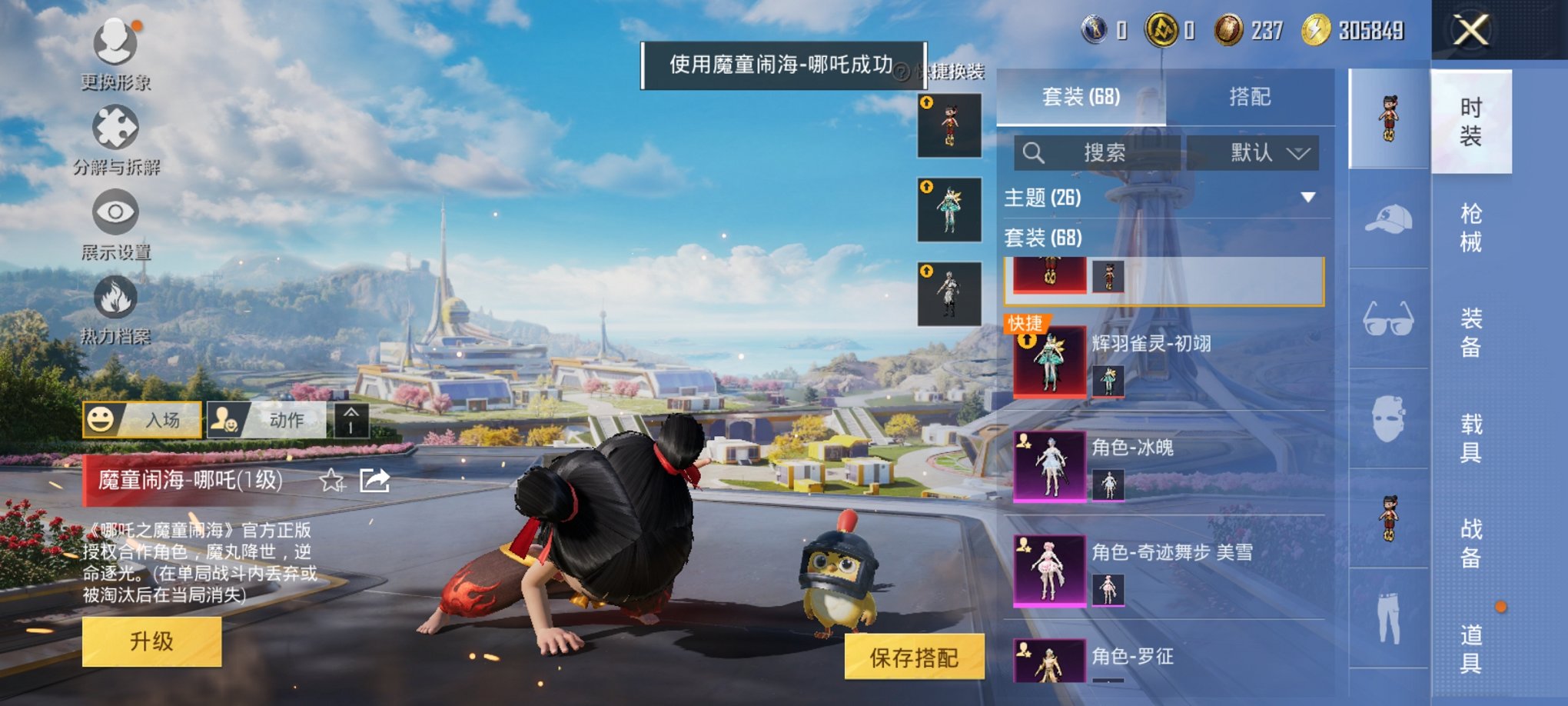Select 分解与拆解 dismantle icon

(114, 127)
